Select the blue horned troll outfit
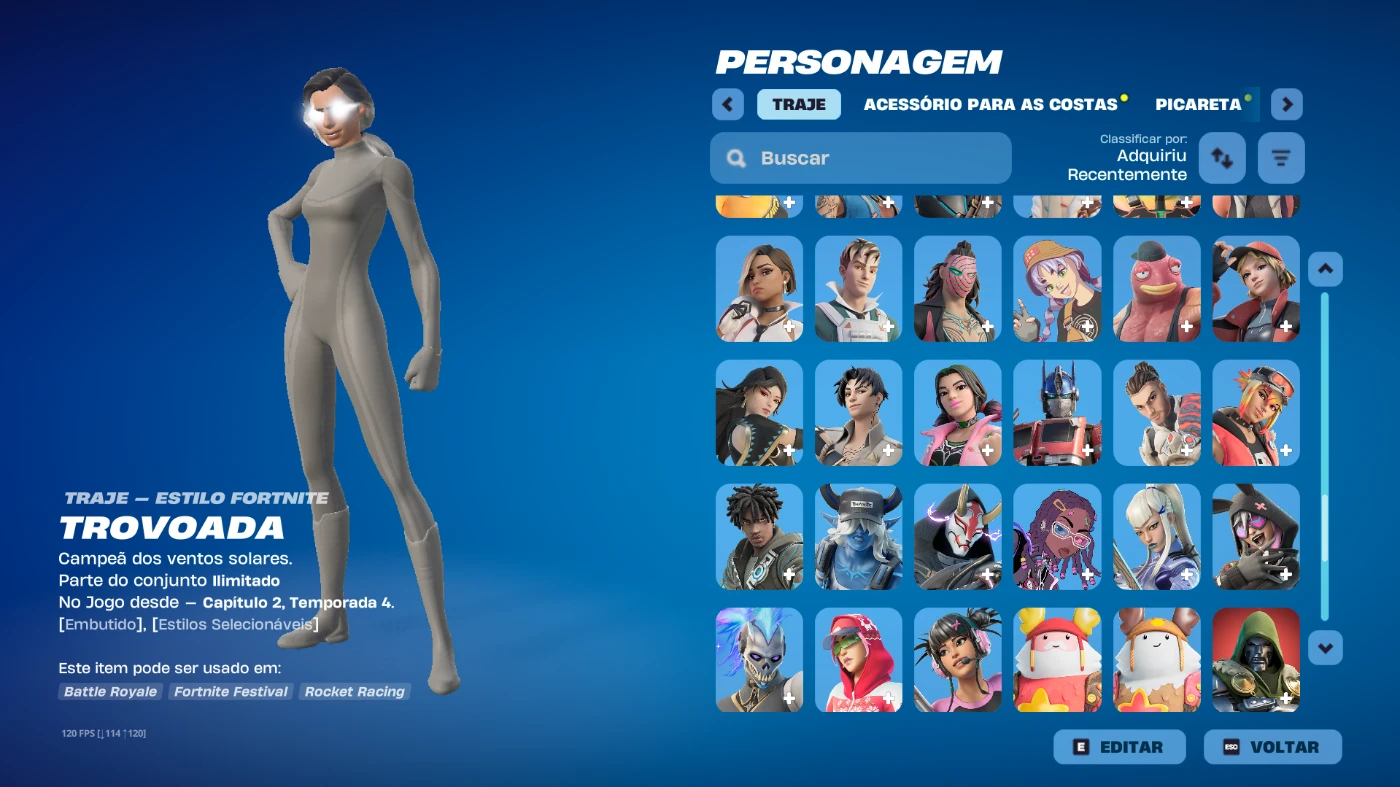The width and height of the screenshot is (1400, 787). [x=858, y=537]
